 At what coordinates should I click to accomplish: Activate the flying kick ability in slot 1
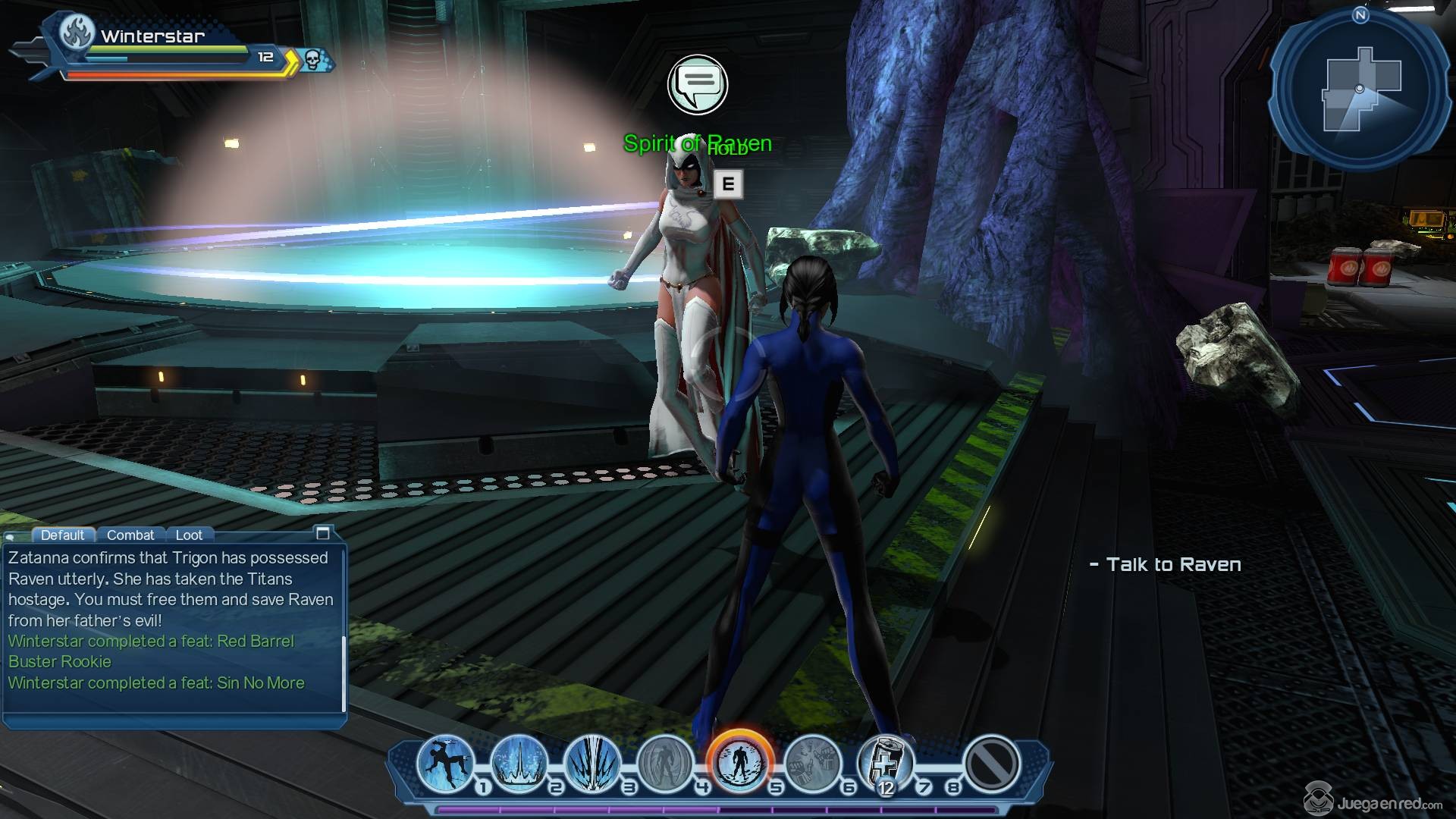click(445, 764)
